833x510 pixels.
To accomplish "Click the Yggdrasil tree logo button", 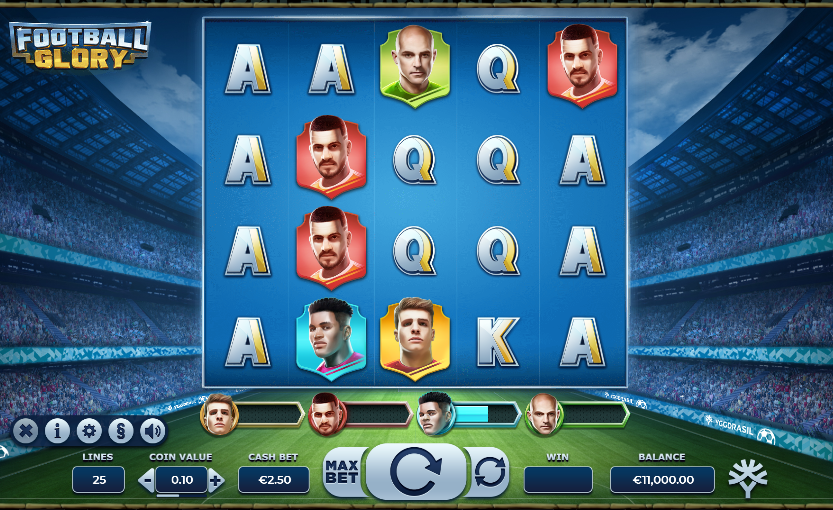I will (747, 478).
